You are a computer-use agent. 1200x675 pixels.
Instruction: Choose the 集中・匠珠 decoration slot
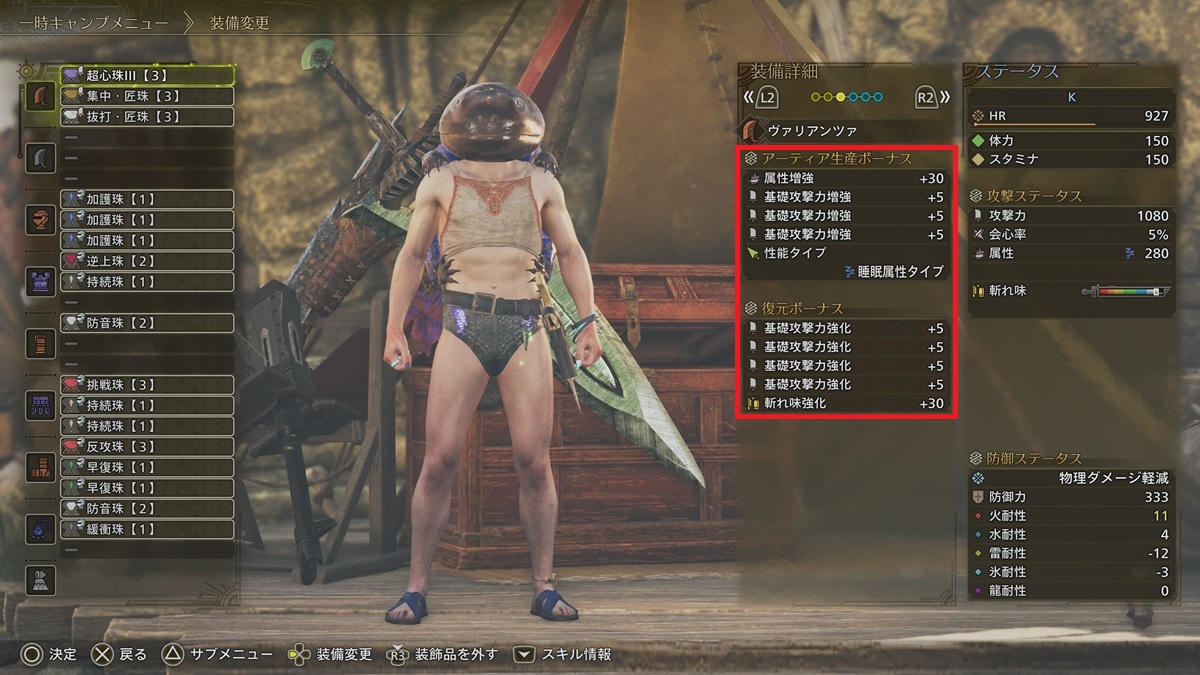[x=147, y=96]
